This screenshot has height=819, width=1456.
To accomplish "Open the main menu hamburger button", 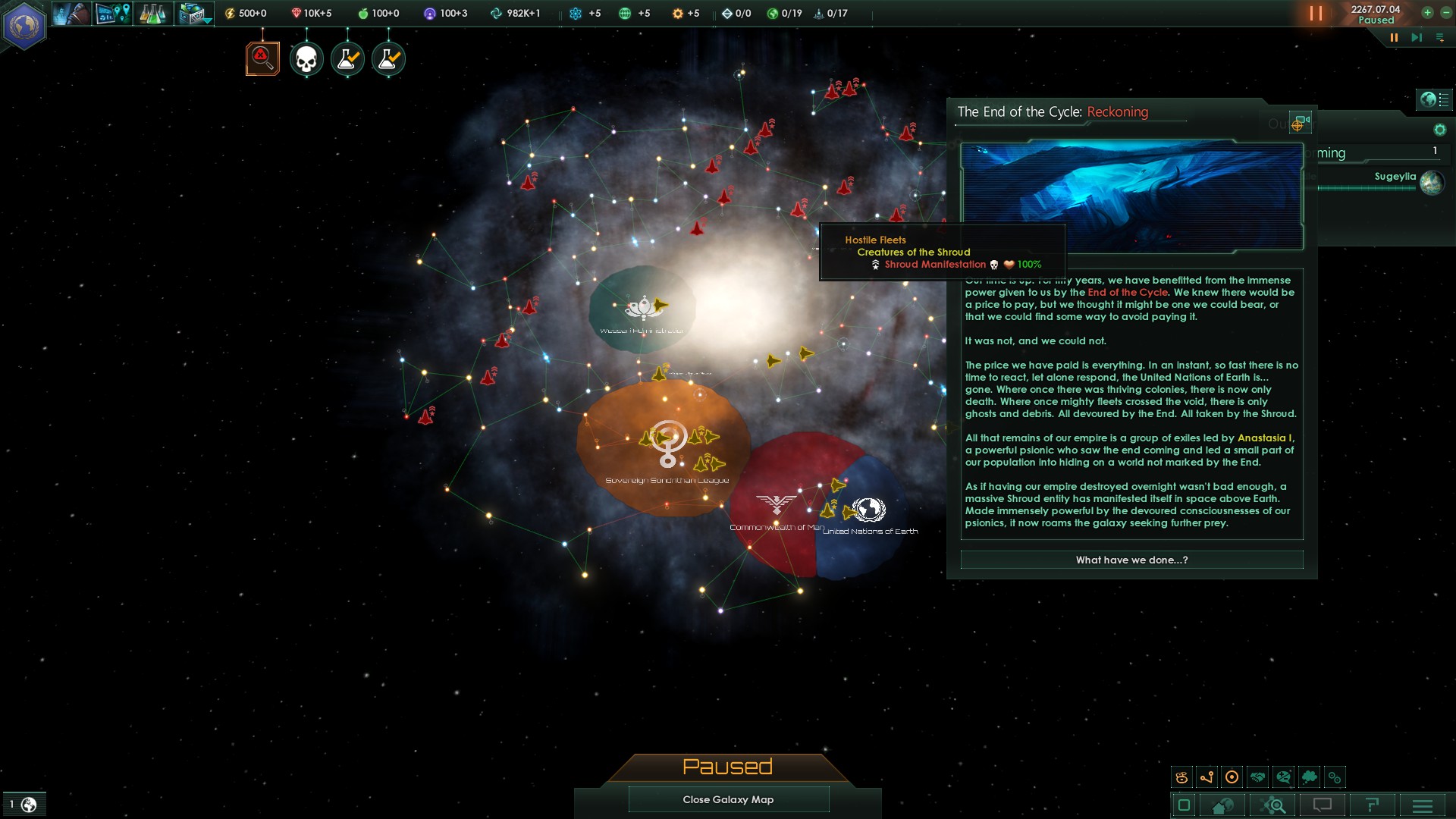I will (1423, 805).
